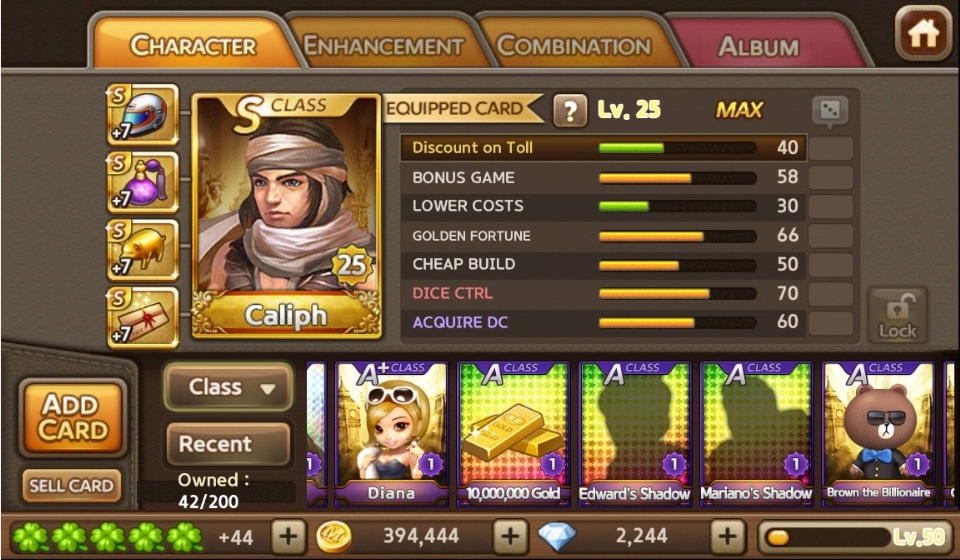Screen dimensions: 960x560
Task: Select the Character tab
Action: (x=193, y=46)
